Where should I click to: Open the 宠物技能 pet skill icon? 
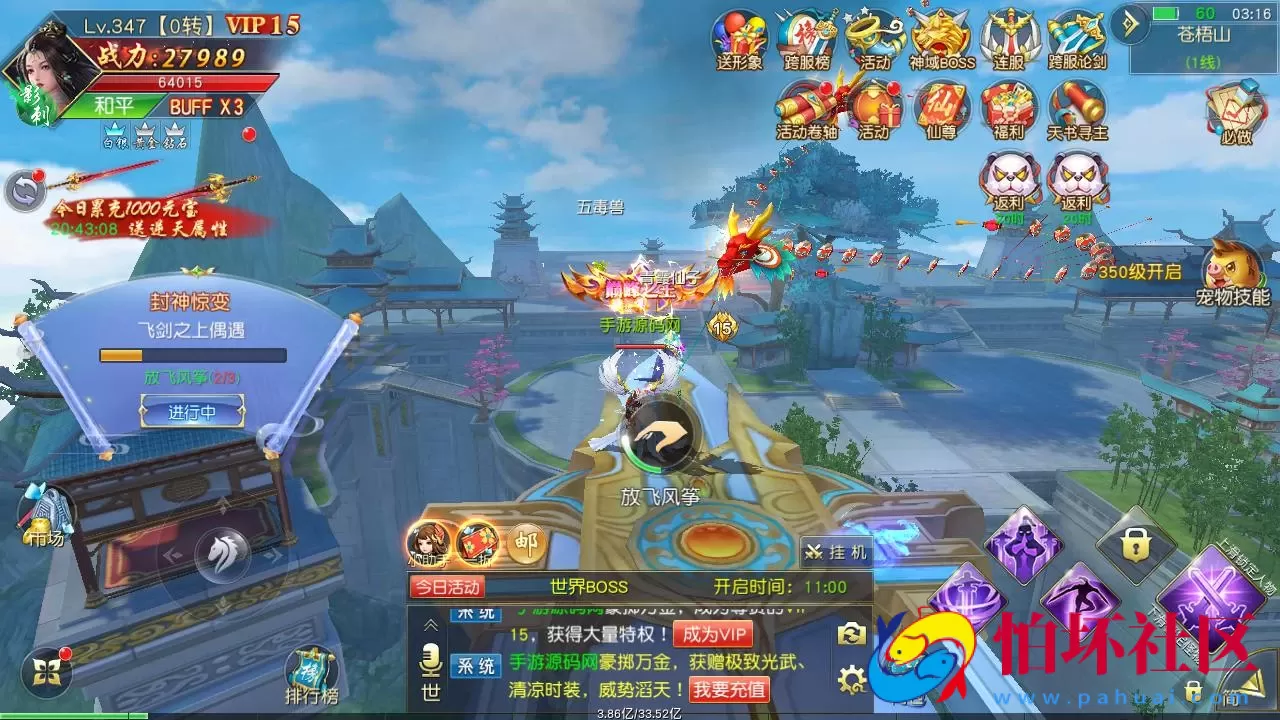pos(1232,265)
